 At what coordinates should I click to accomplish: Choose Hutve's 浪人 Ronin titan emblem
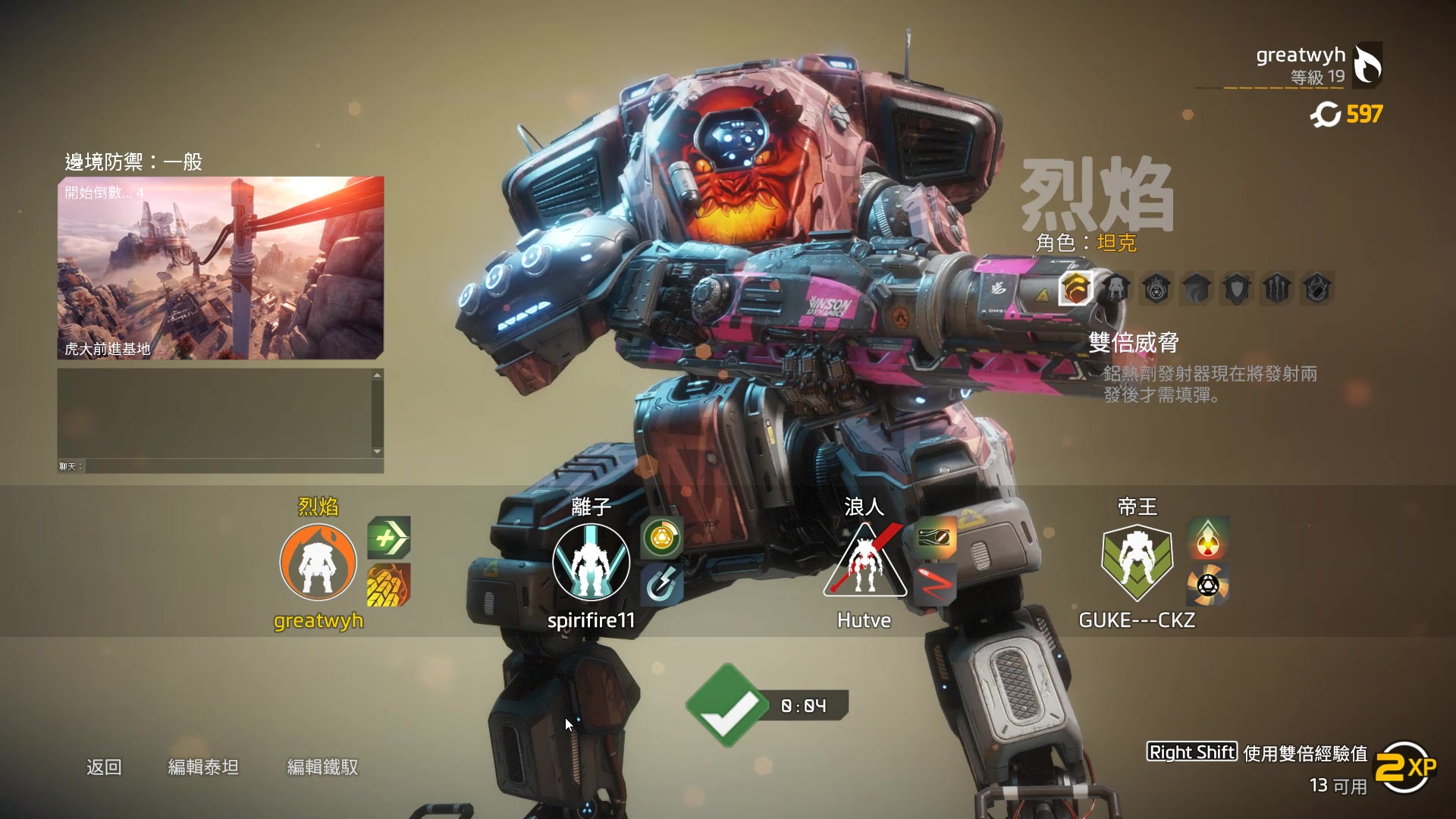[x=864, y=562]
